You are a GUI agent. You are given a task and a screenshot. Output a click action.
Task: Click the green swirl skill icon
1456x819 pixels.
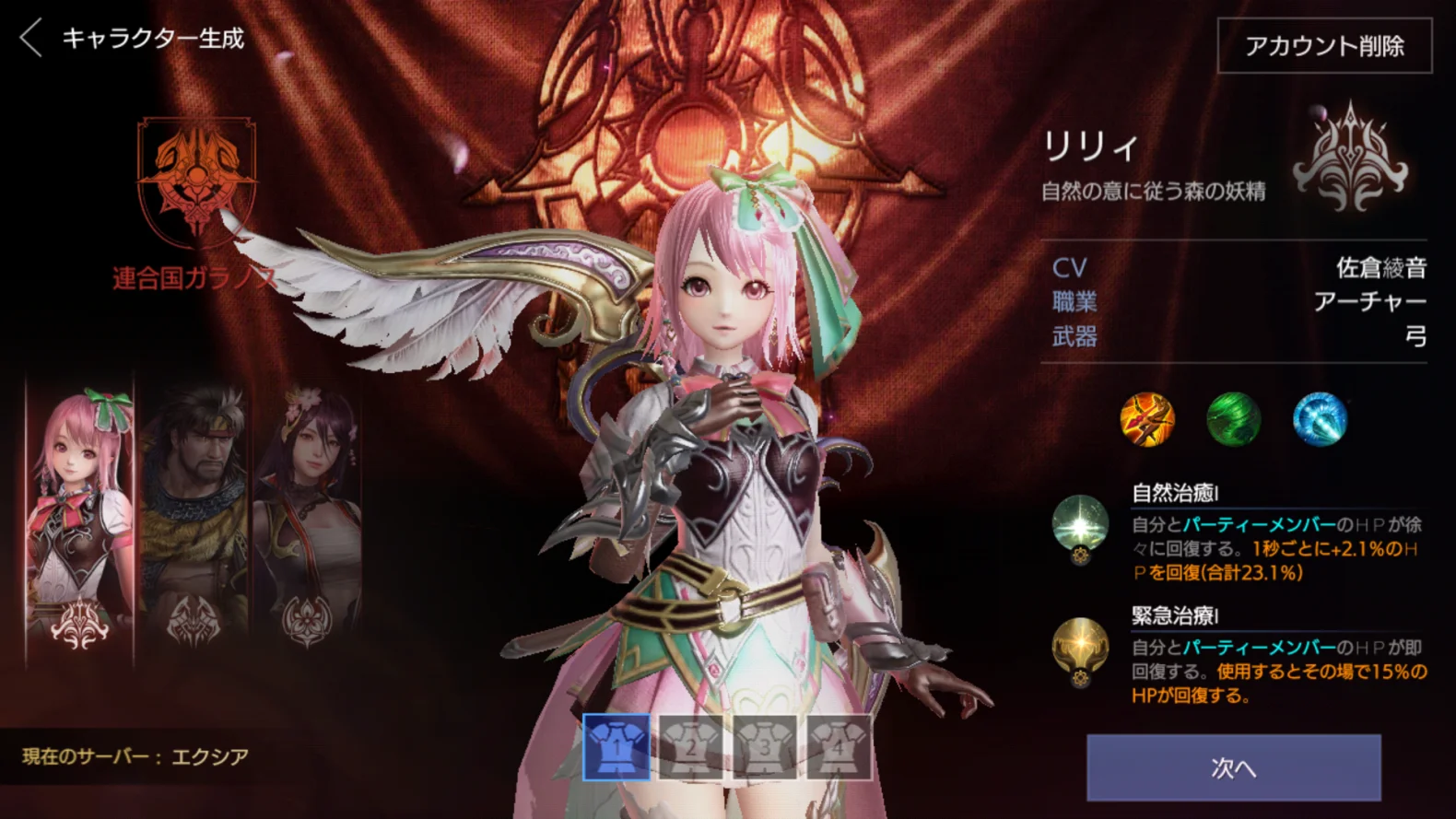pos(1234,421)
